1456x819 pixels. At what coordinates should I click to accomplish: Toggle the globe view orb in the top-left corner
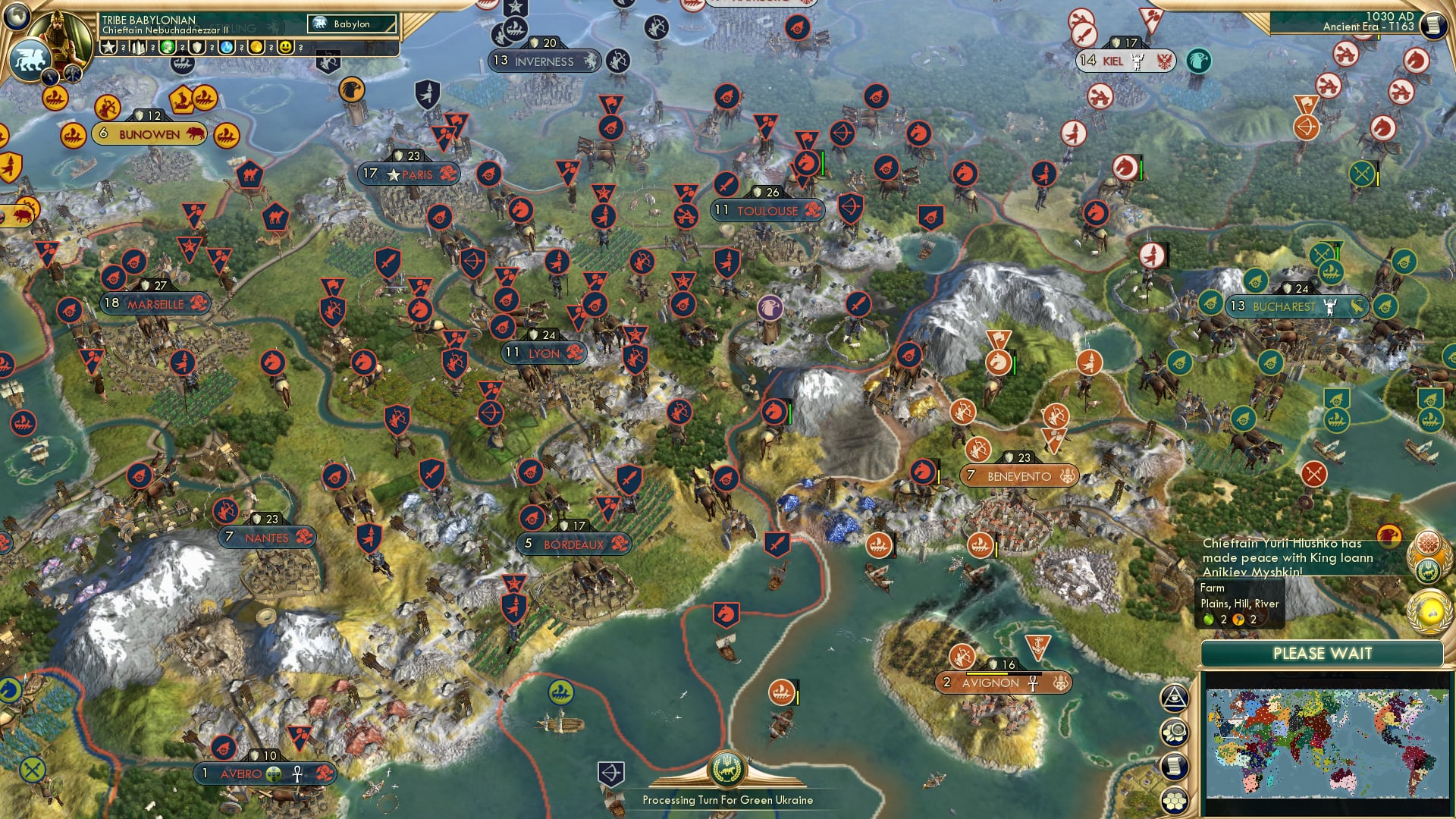(15, 15)
